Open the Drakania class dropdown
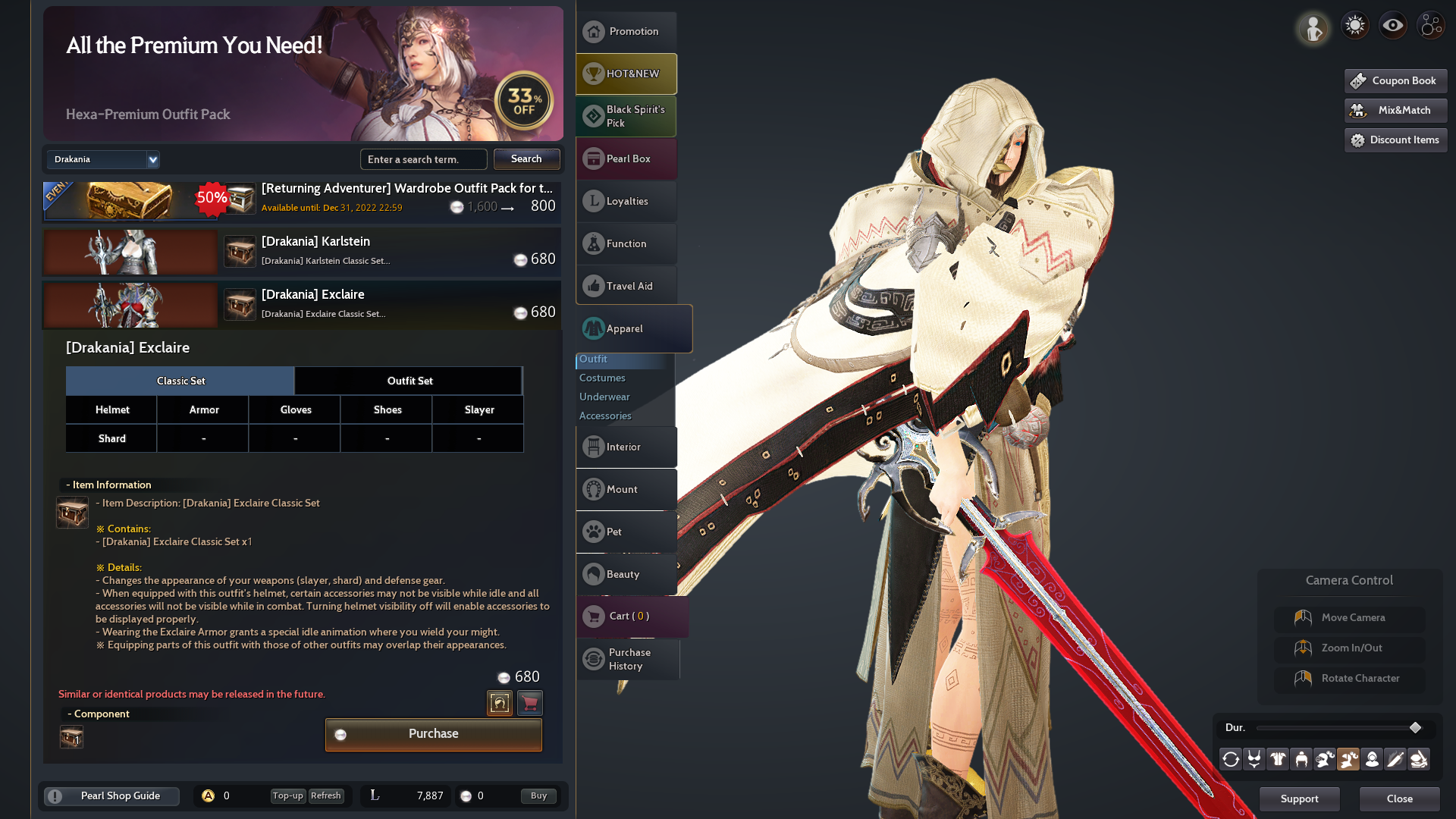 pos(103,159)
